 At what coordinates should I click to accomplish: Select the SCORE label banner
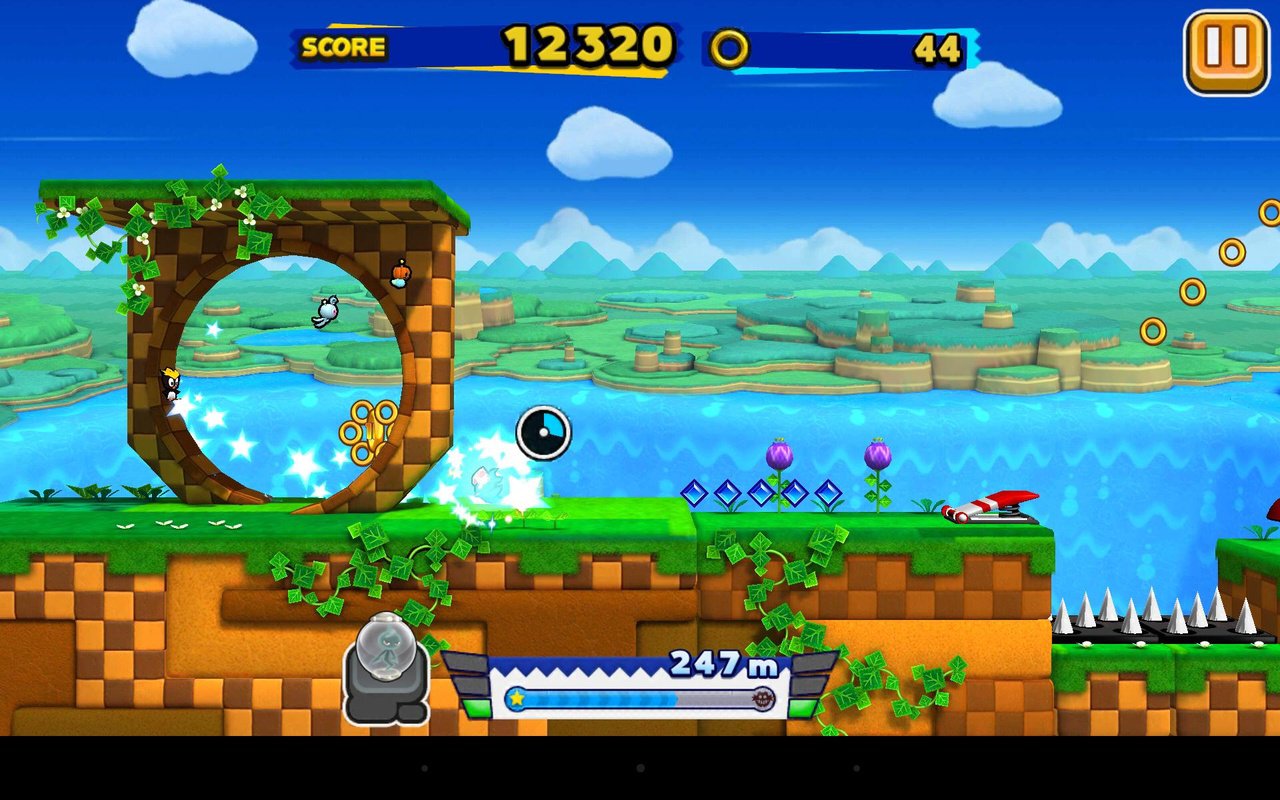pyautogui.click(x=344, y=47)
